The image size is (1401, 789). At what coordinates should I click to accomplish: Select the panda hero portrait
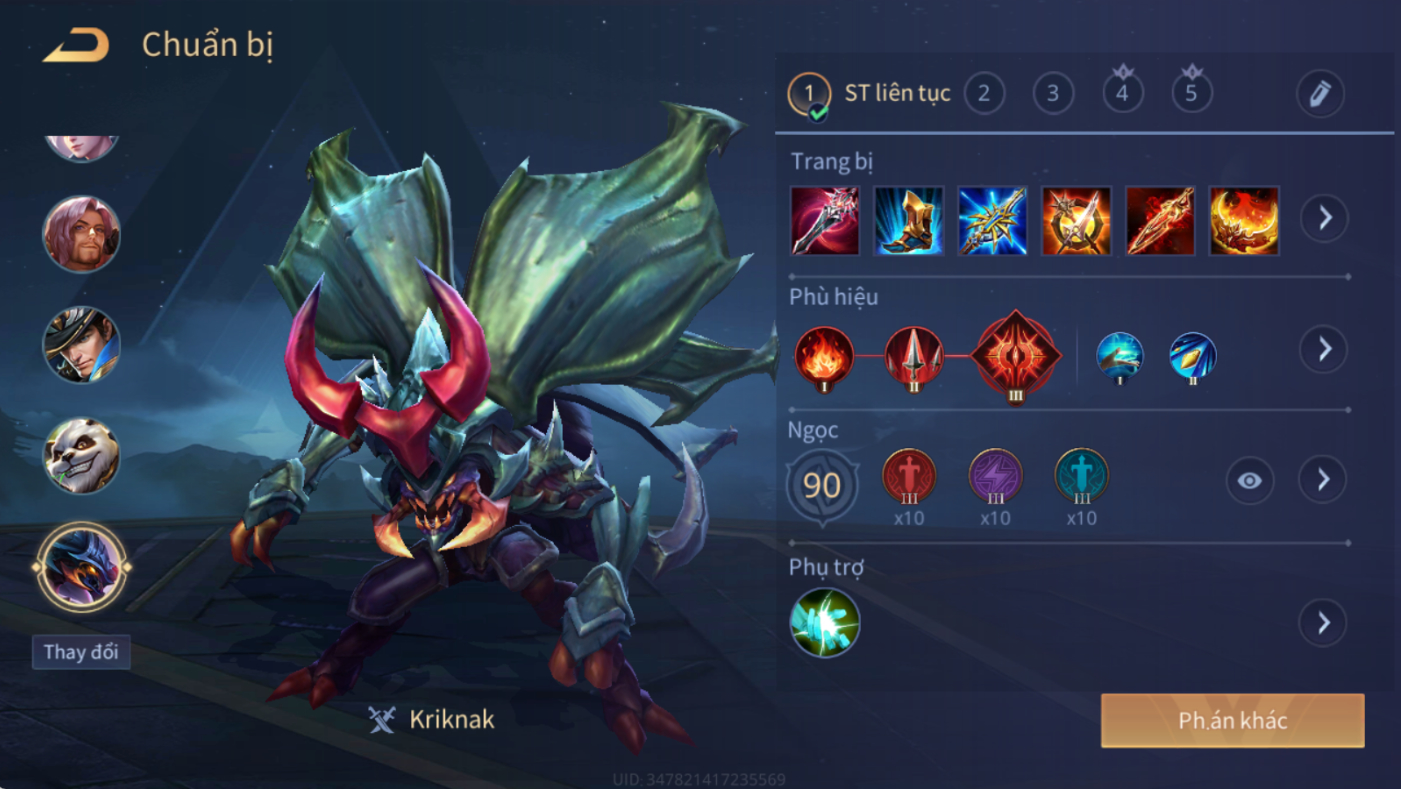coord(81,456)
